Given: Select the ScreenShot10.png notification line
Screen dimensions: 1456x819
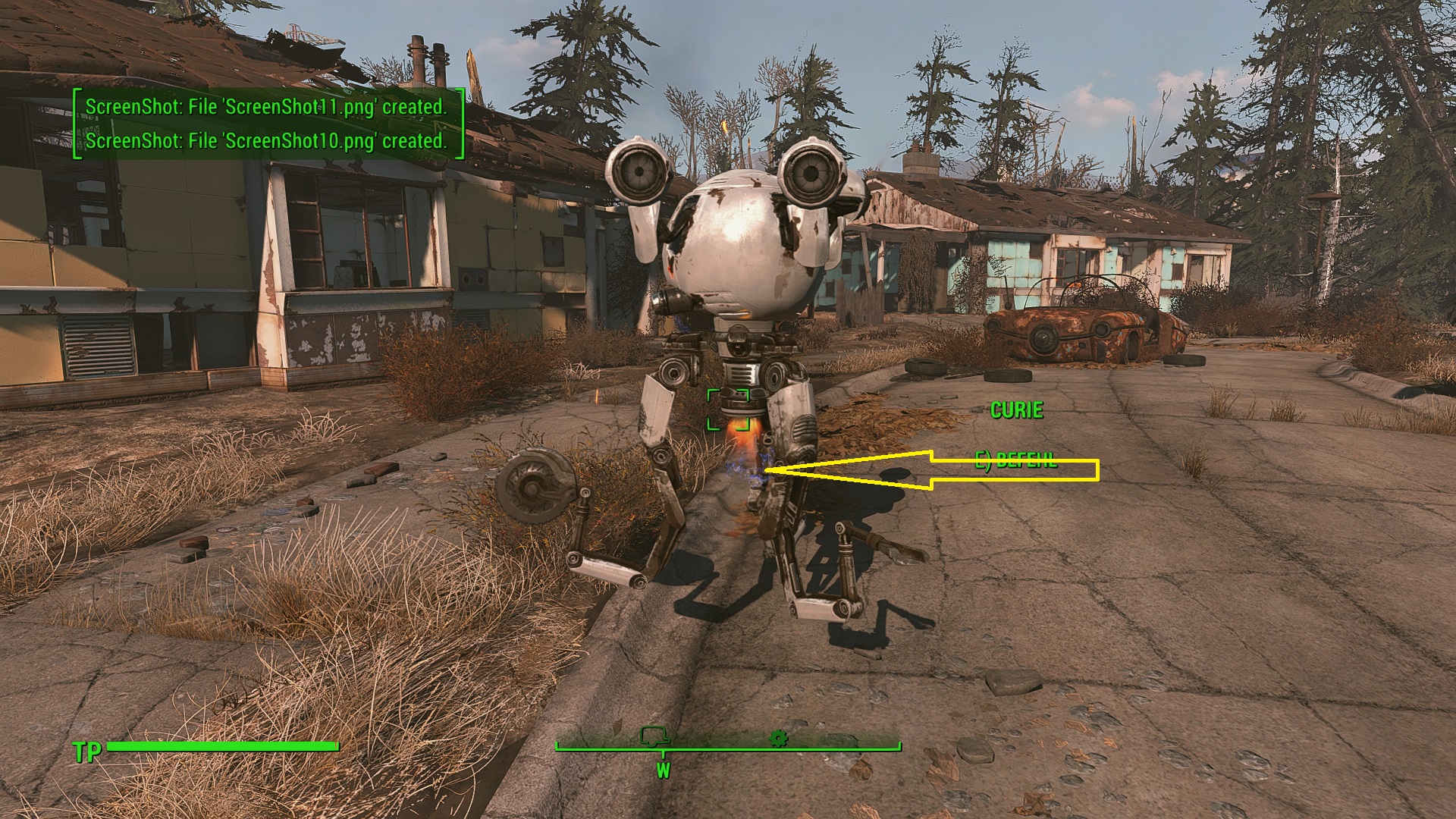Looking at the screenshot, I should tap(268, 141).
